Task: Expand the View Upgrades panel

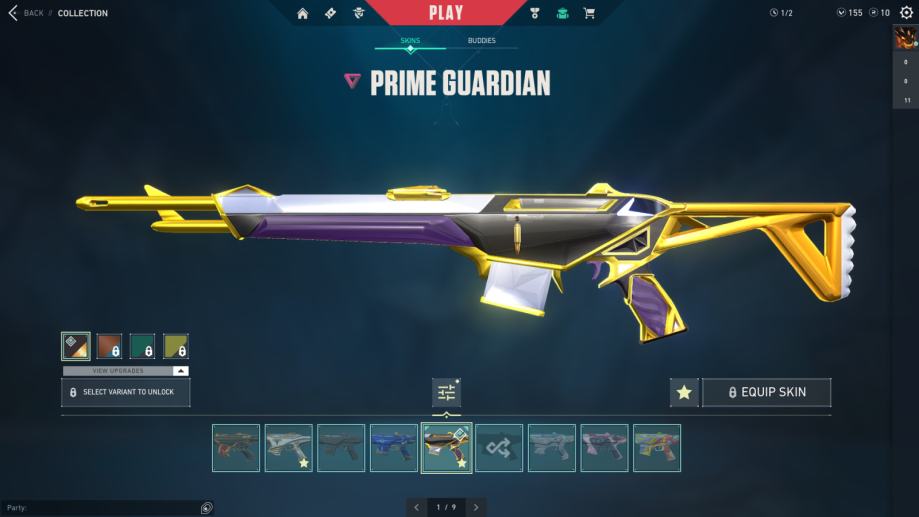Action: pyautogui.click(x=126, y=371)
